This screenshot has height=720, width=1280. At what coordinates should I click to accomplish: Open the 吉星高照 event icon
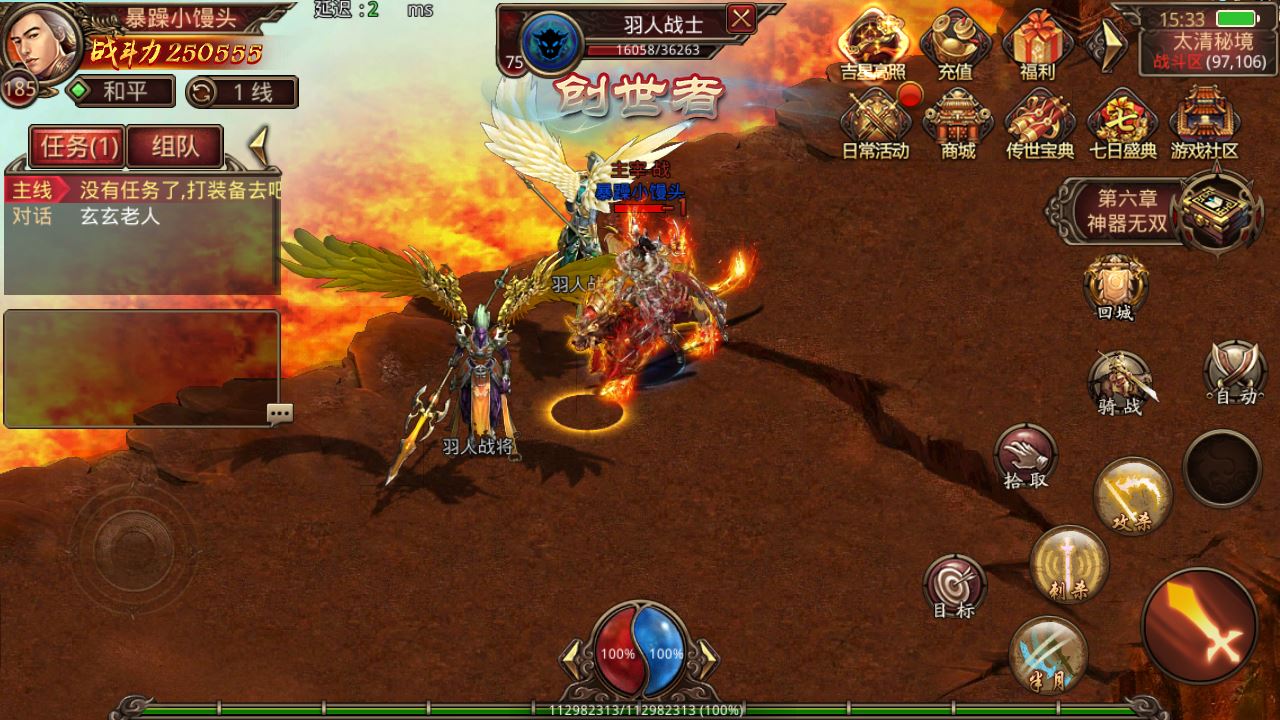tap(873, 43)
